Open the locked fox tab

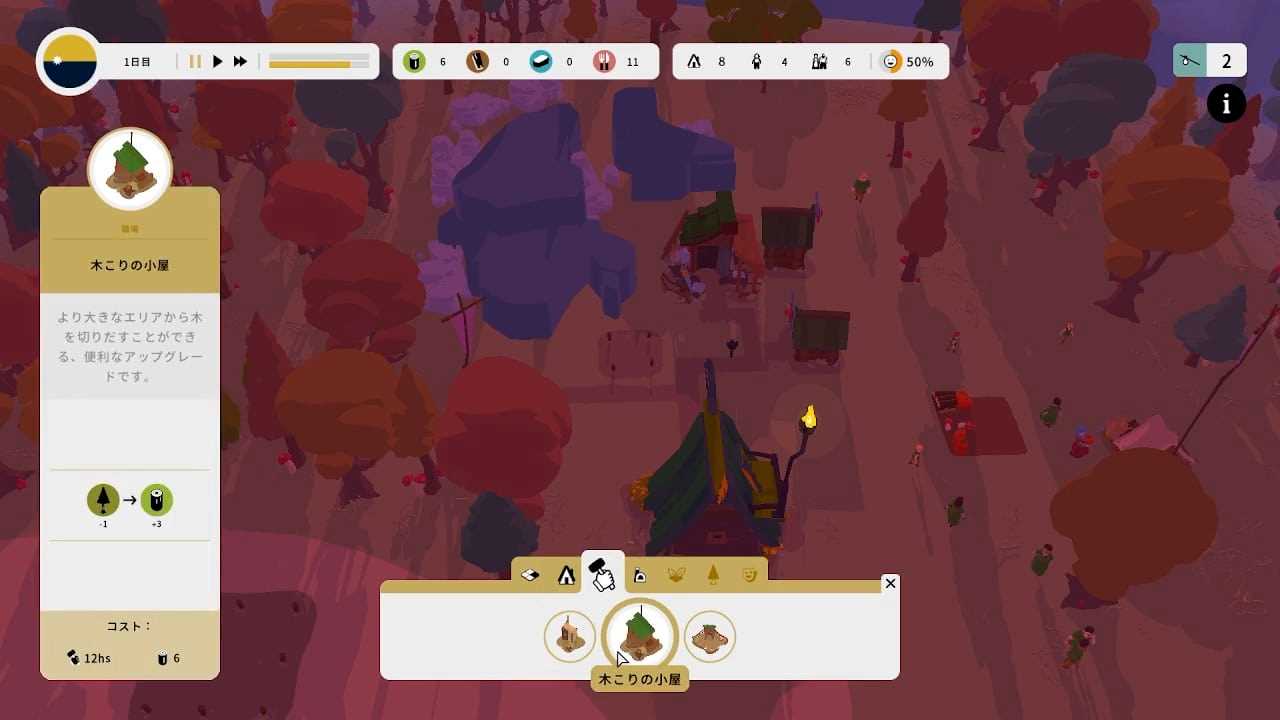[677, 575]
